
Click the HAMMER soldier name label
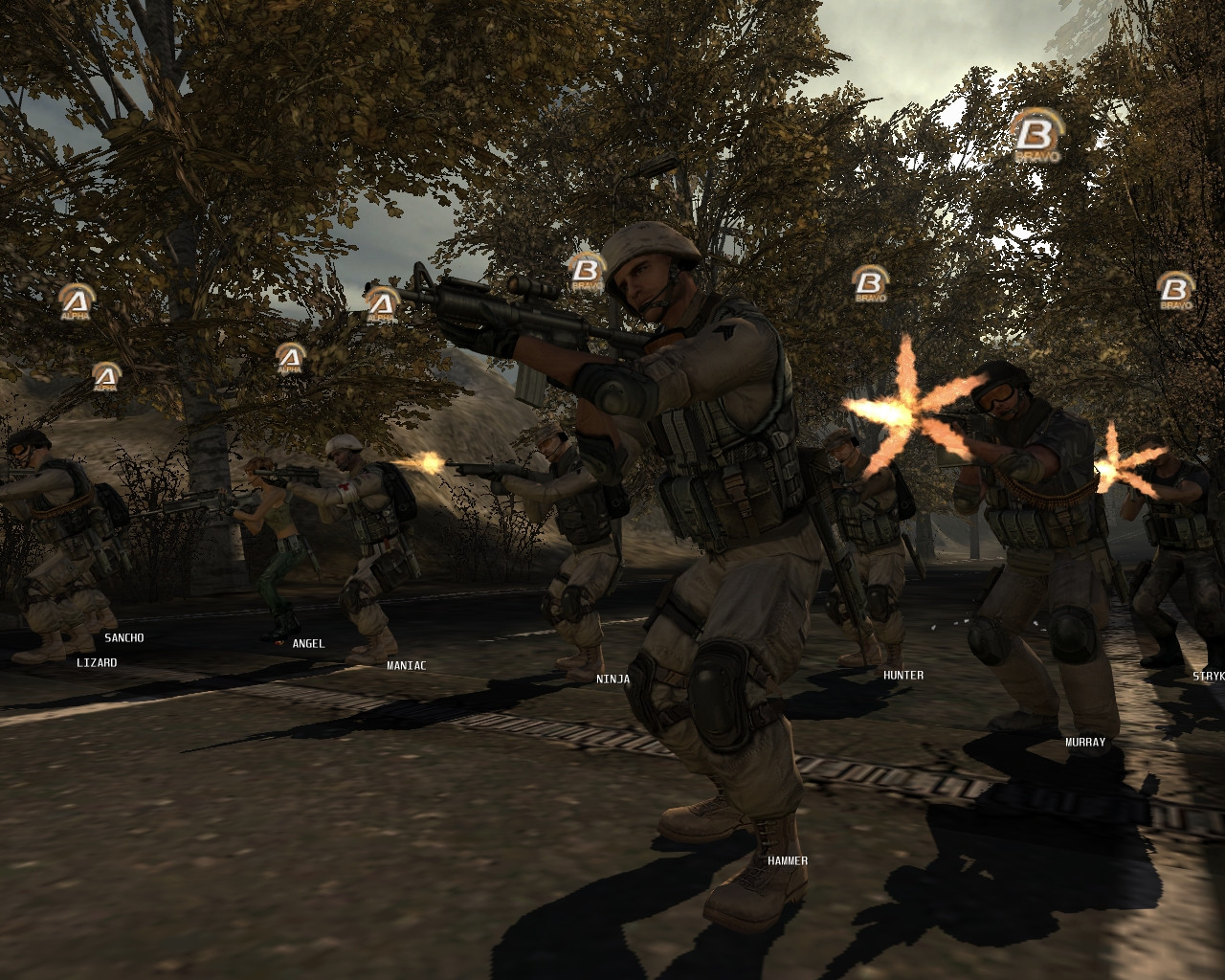[x=787, y=860]
